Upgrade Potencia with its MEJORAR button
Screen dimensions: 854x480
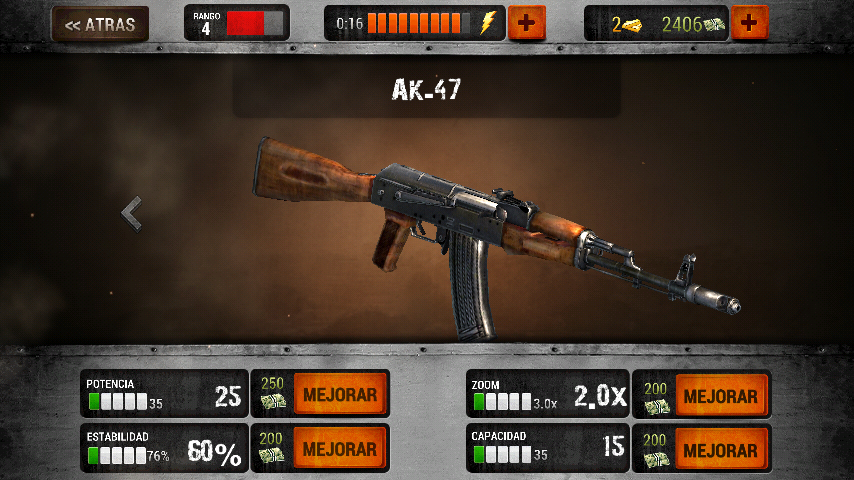click(x=340, y=395)
